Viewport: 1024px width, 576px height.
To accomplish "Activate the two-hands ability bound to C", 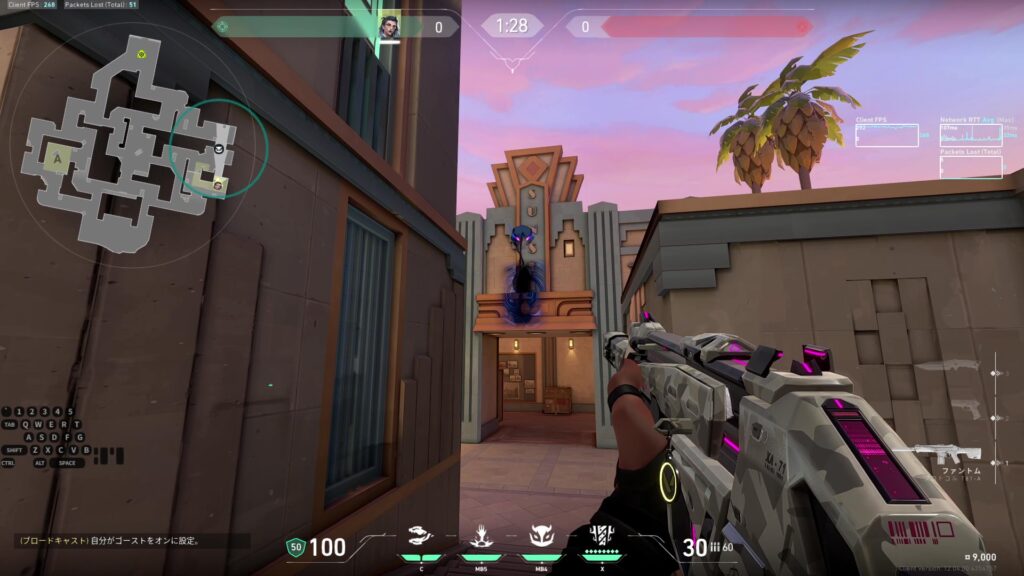I will pos(421,537).
